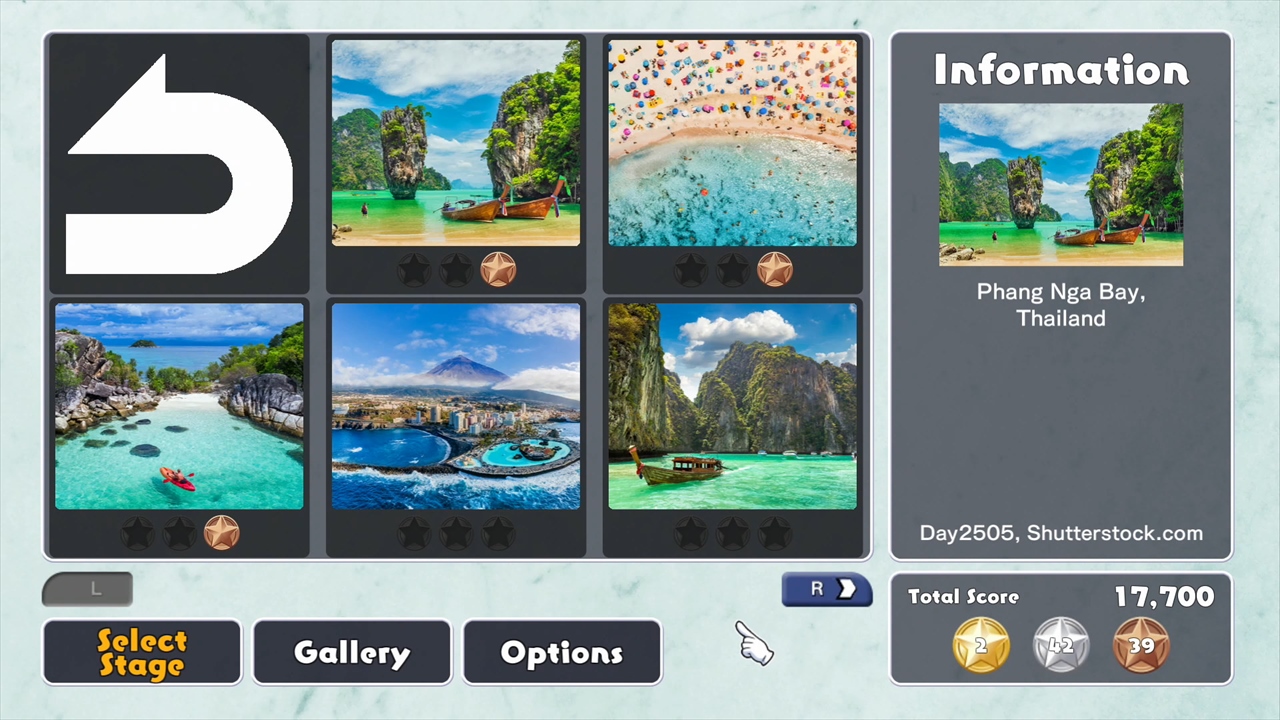
Task: Toggle the L shoulder button indicator
Action: tap(87, 589)
